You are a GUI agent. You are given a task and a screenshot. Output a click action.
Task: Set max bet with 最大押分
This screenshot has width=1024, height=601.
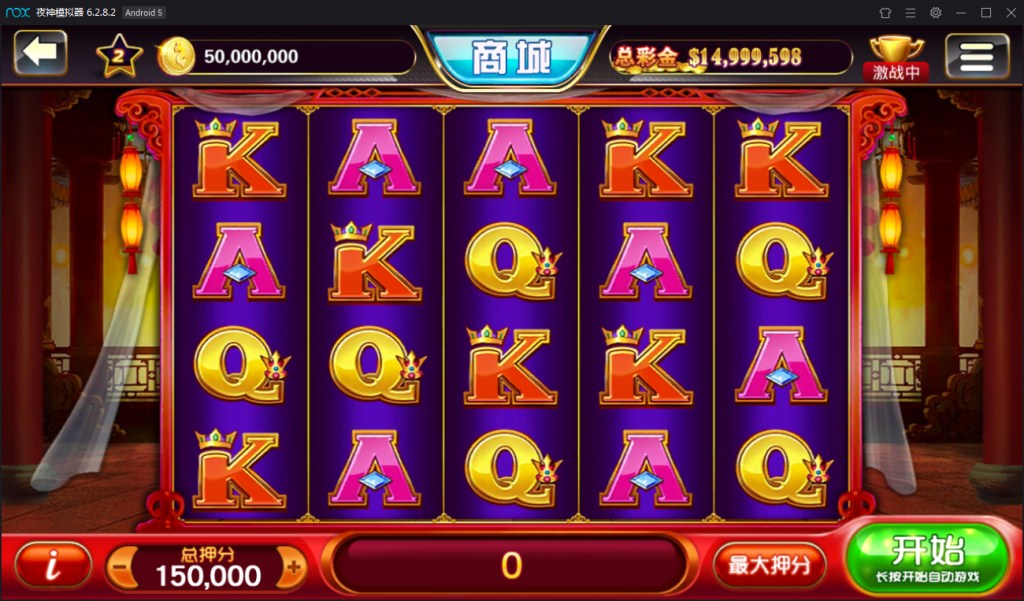coord(768,565)
